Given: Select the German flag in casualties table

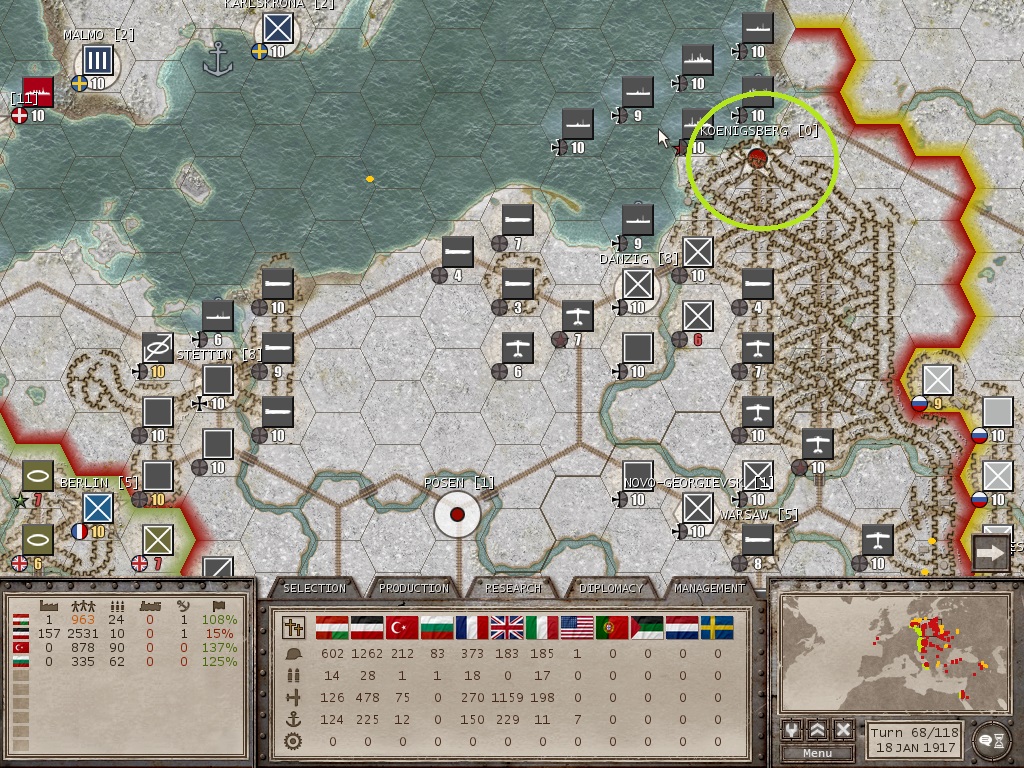Looking at the screenshot, I should click(x=367, y=628).
